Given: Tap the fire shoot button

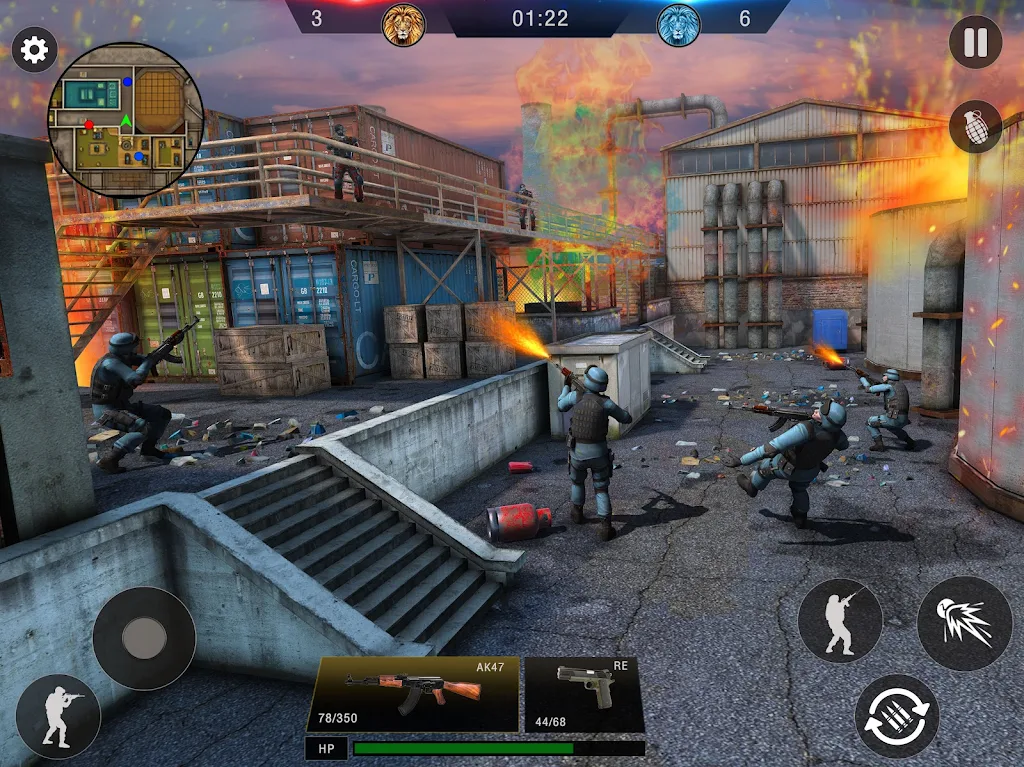Looking at the screenshot, I should click(964, 623).
